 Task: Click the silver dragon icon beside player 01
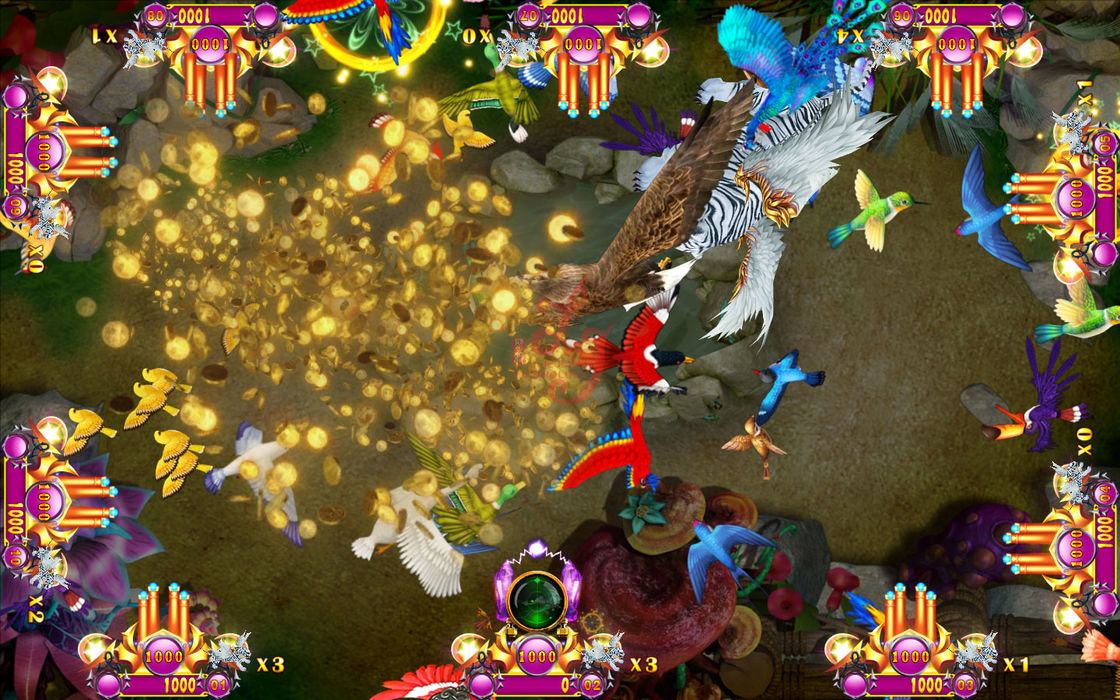(226, 653)
